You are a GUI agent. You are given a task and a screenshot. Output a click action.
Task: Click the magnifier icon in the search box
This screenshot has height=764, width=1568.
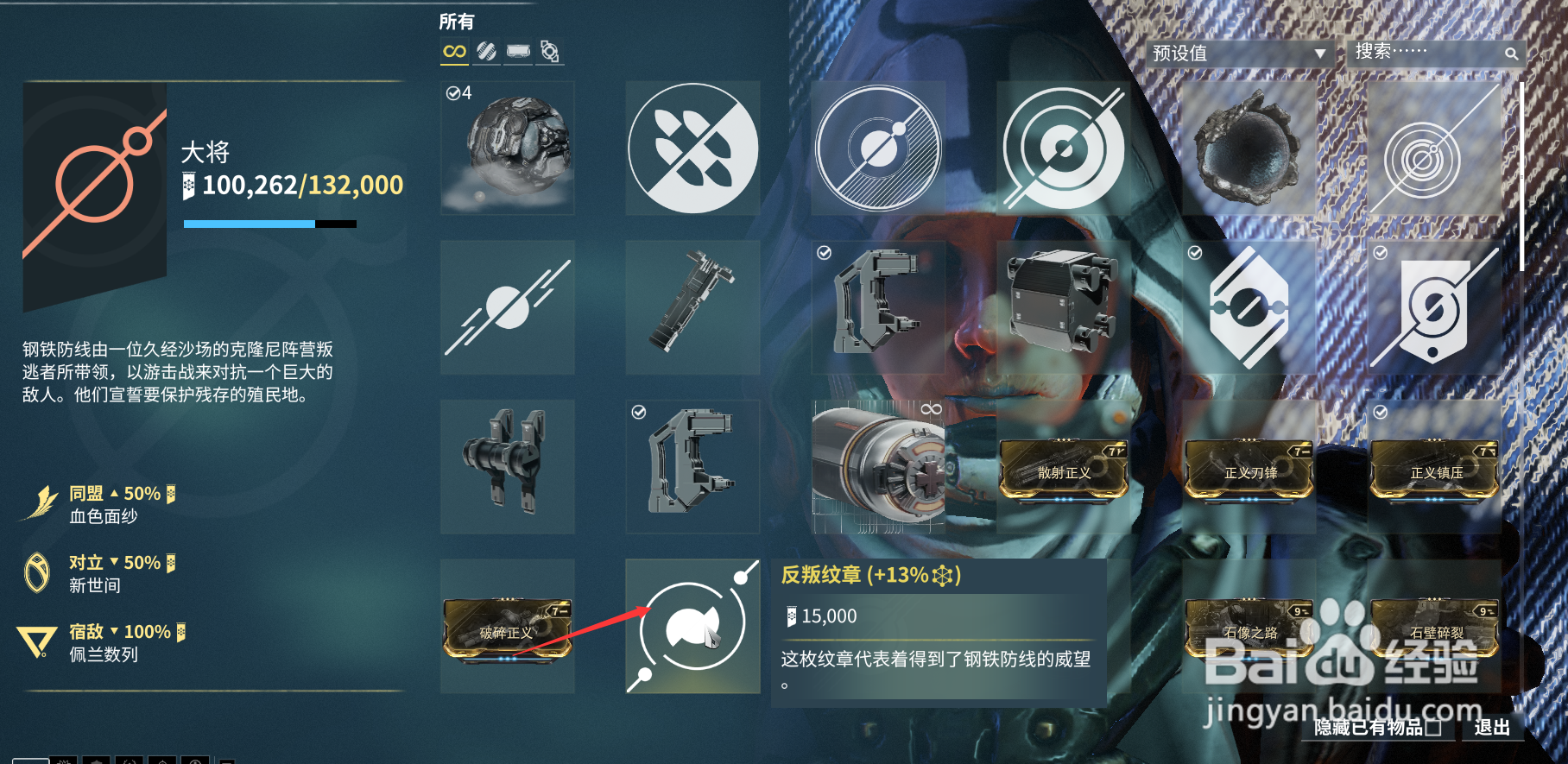1512,53
